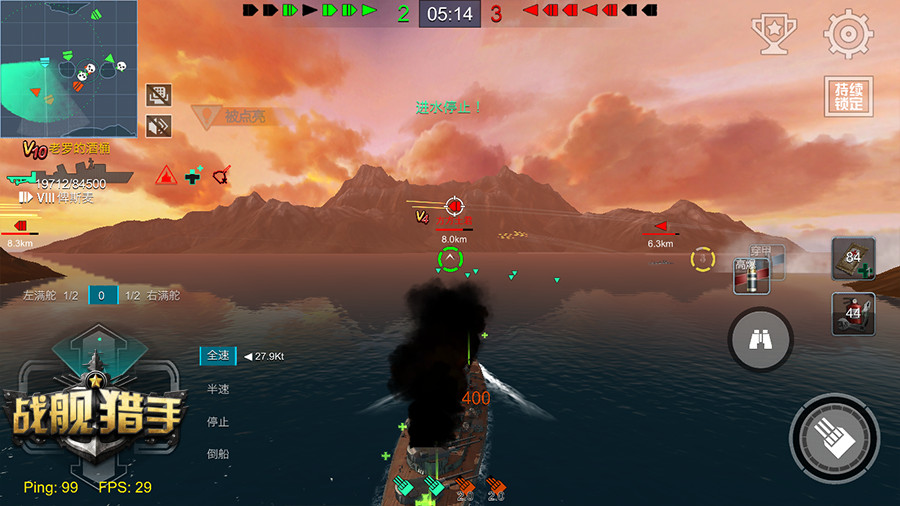Fire the main guns button

pyautogui.click(x=835, y=439)
